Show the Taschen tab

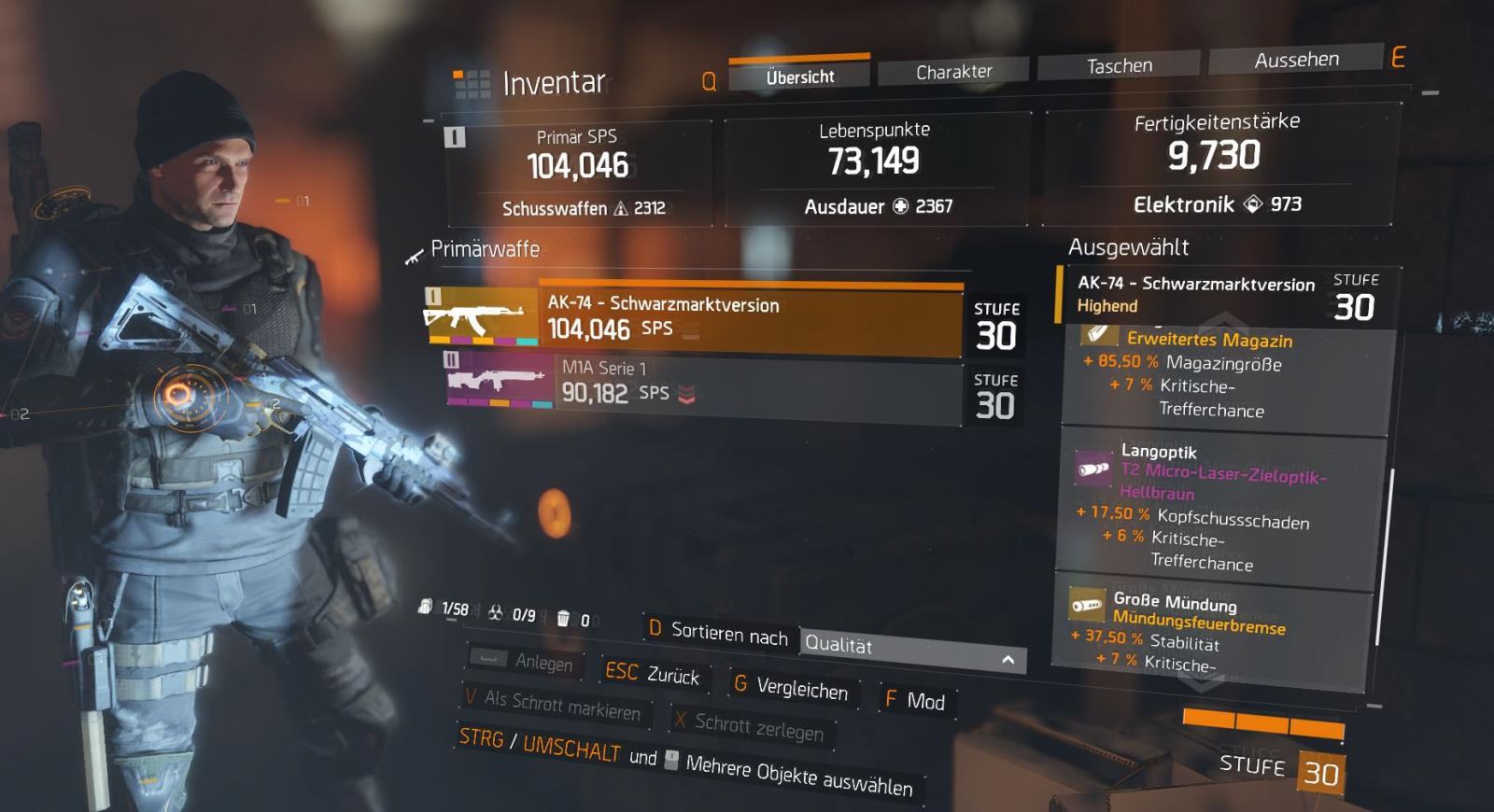(1119, 65)
